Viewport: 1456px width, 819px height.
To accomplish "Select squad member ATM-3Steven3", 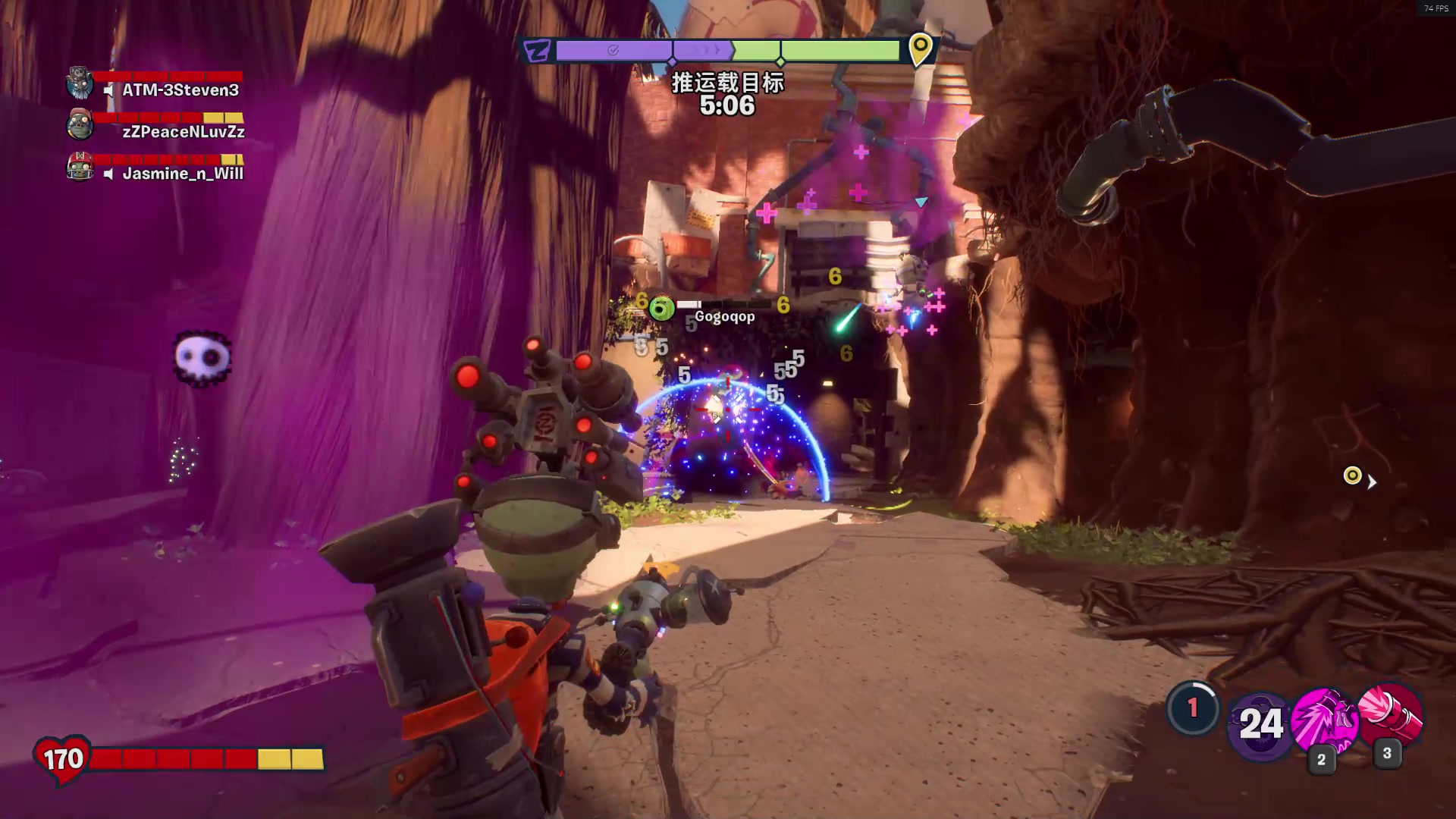I will pyautogui.click(x=180, y=90).
